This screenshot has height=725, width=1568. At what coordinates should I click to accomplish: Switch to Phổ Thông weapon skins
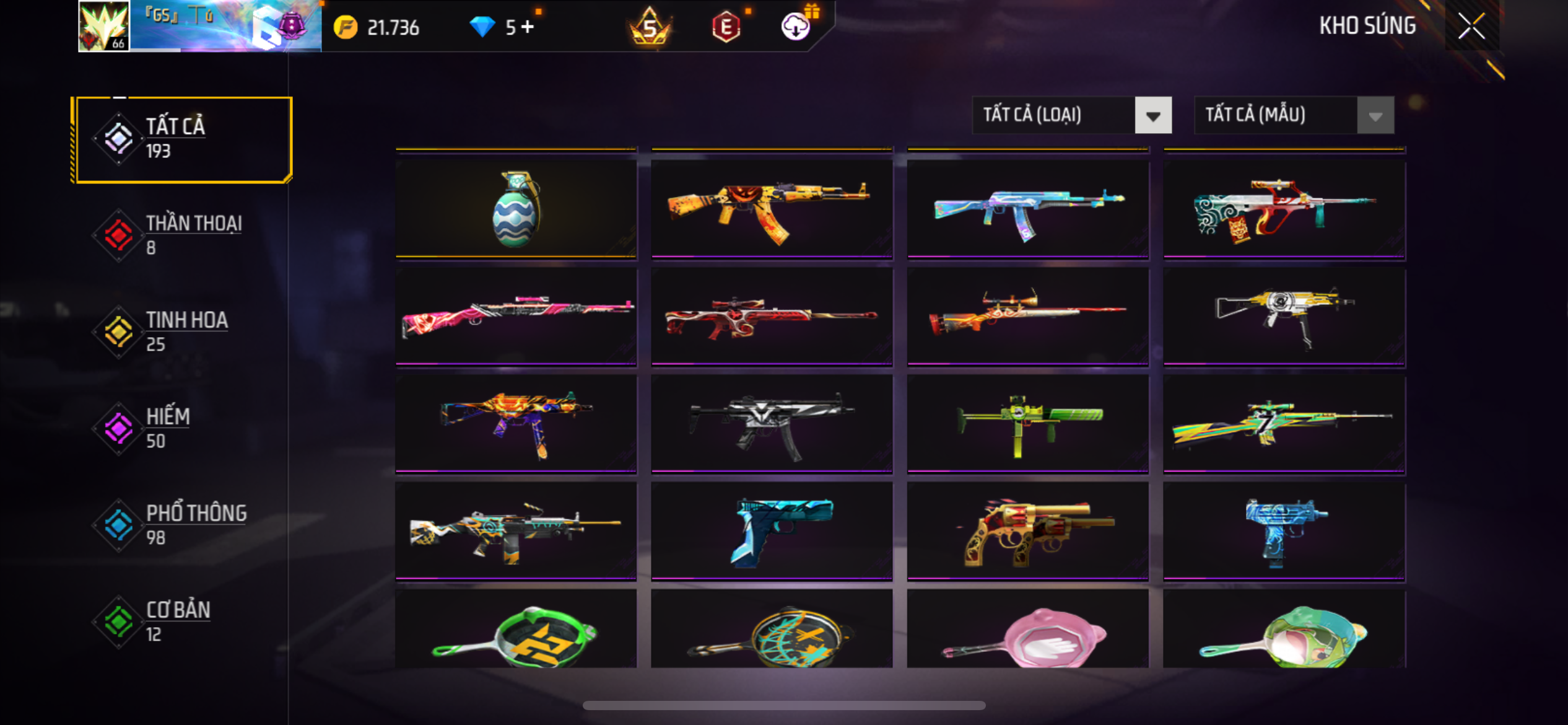(x=181, y=525)
